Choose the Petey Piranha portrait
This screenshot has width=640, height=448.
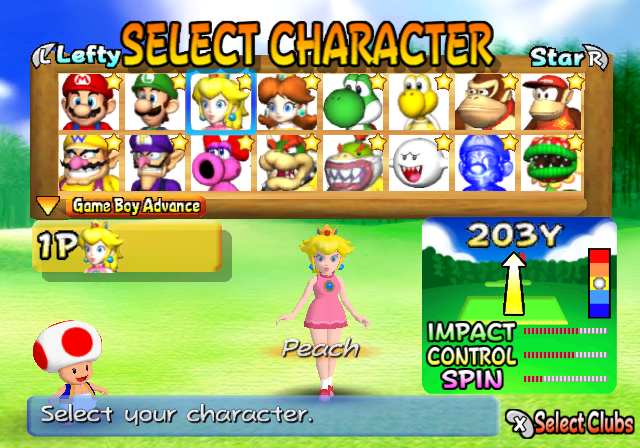pyautogui.click(x=551, y=162)
